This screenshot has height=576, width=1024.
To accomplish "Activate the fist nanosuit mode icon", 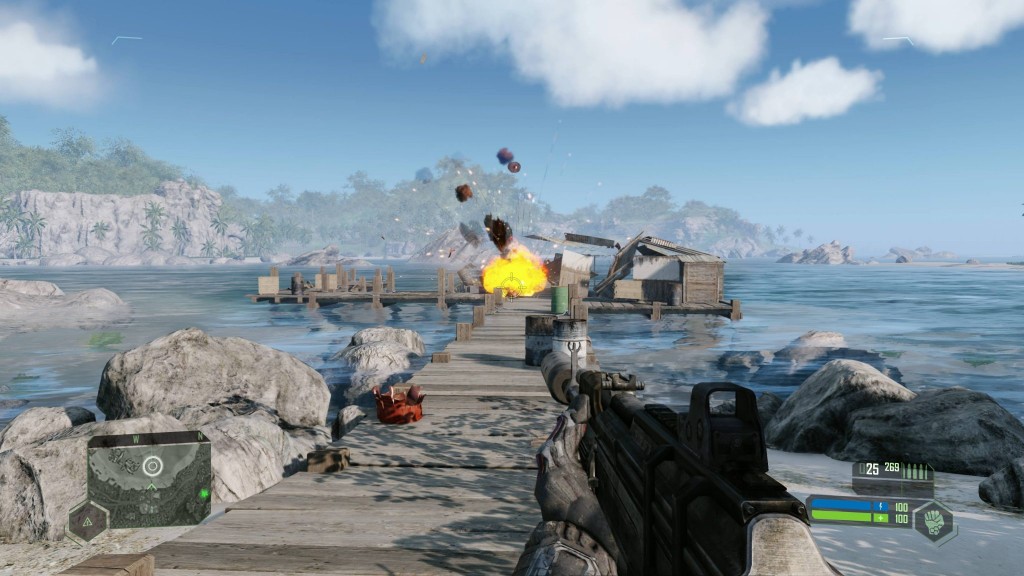I will [933, 520].
